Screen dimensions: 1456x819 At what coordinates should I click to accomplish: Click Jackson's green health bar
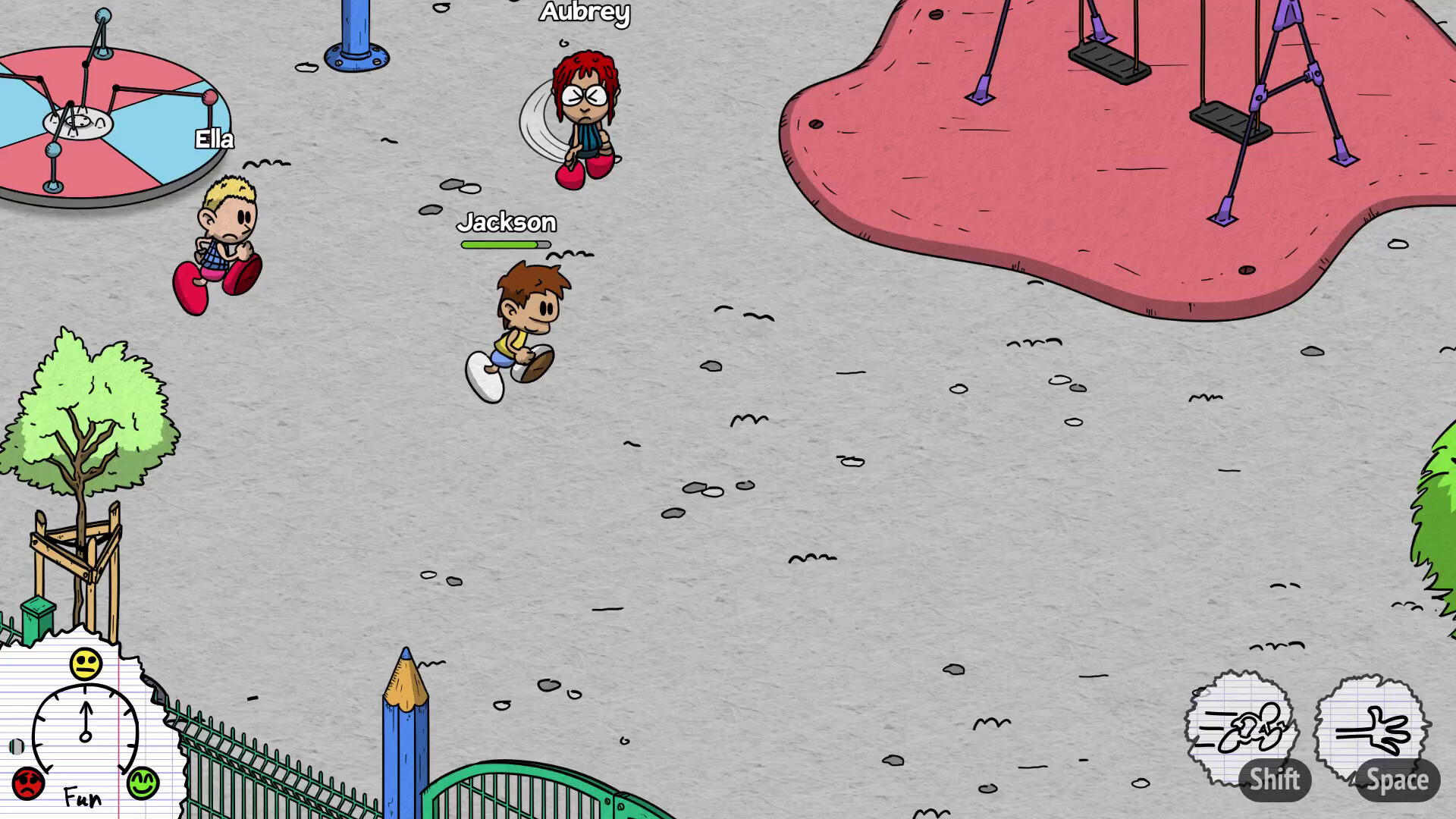505,244
